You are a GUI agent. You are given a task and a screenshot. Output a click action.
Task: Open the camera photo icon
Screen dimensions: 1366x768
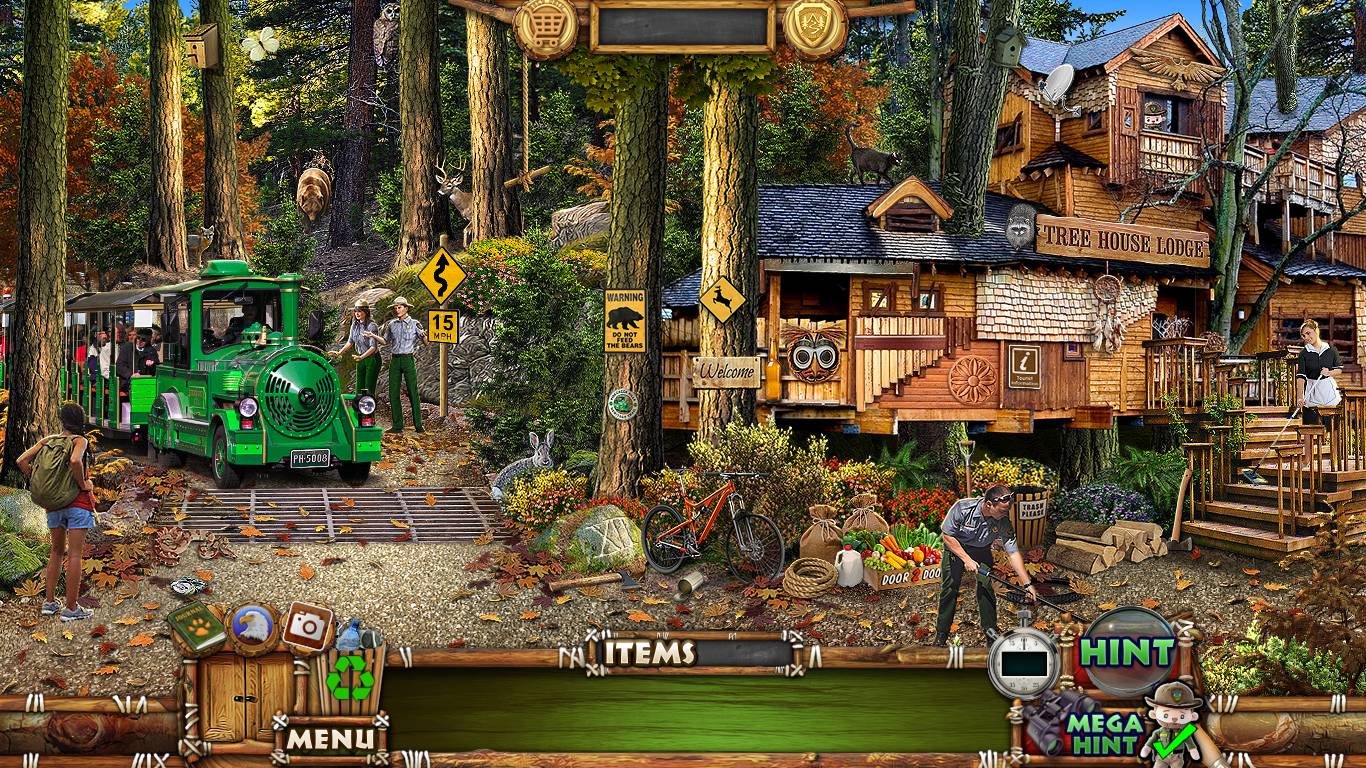pos(308,626)
